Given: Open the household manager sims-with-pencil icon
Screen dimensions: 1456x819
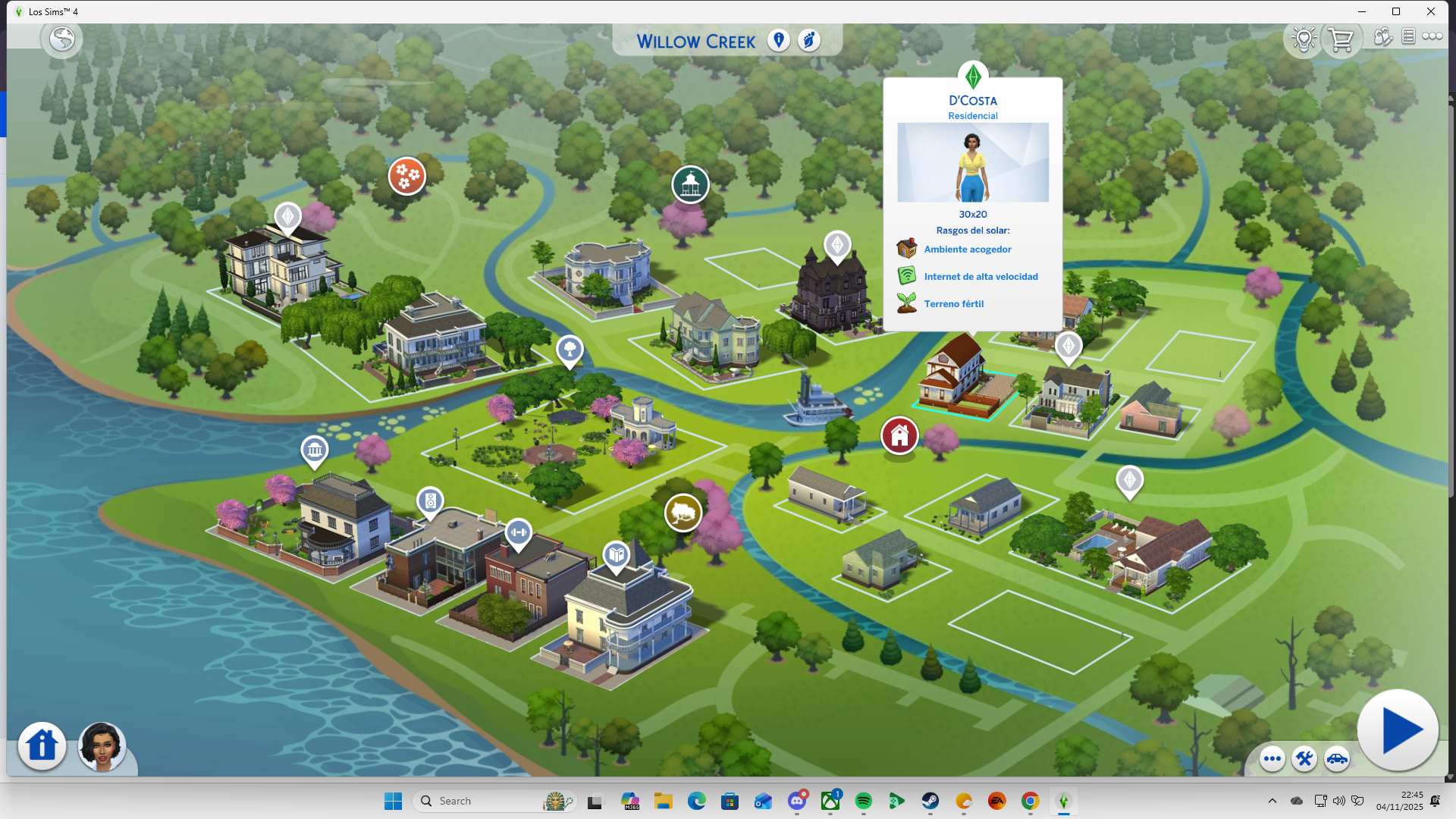Looking at the screenshot, I should point(1382,36).
